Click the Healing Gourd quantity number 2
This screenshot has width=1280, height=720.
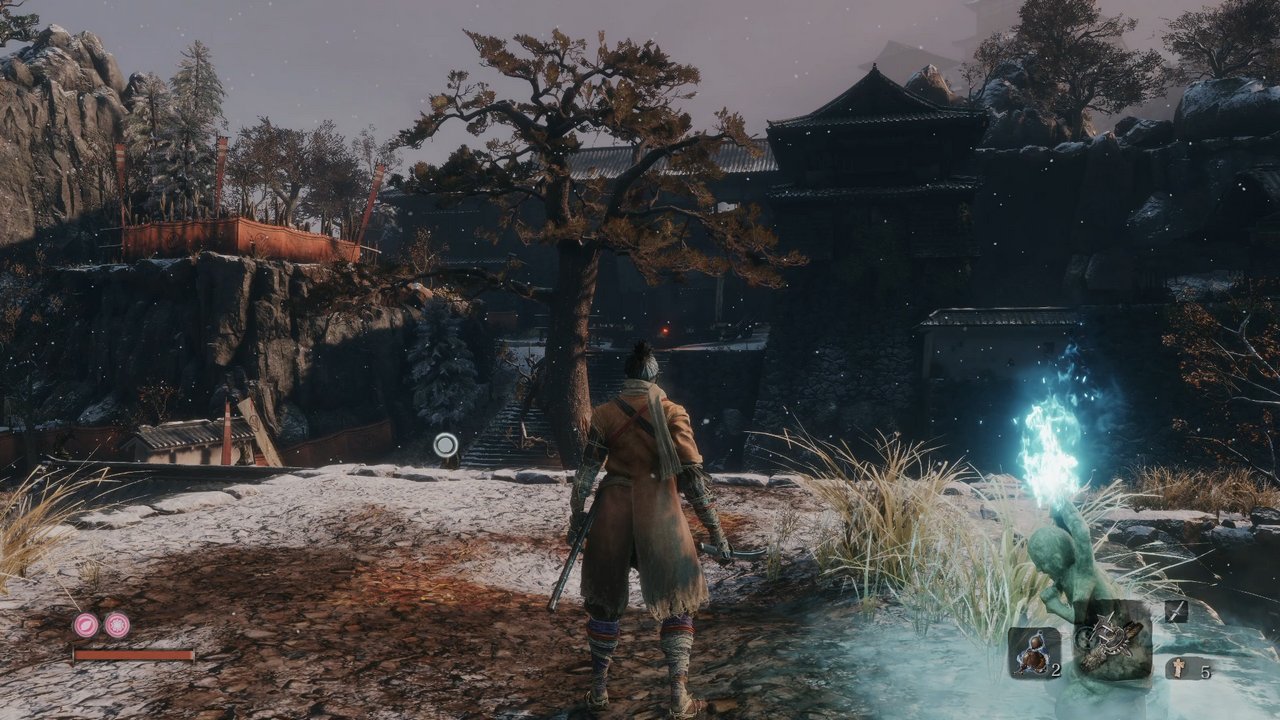click(x=1056, y=668)
